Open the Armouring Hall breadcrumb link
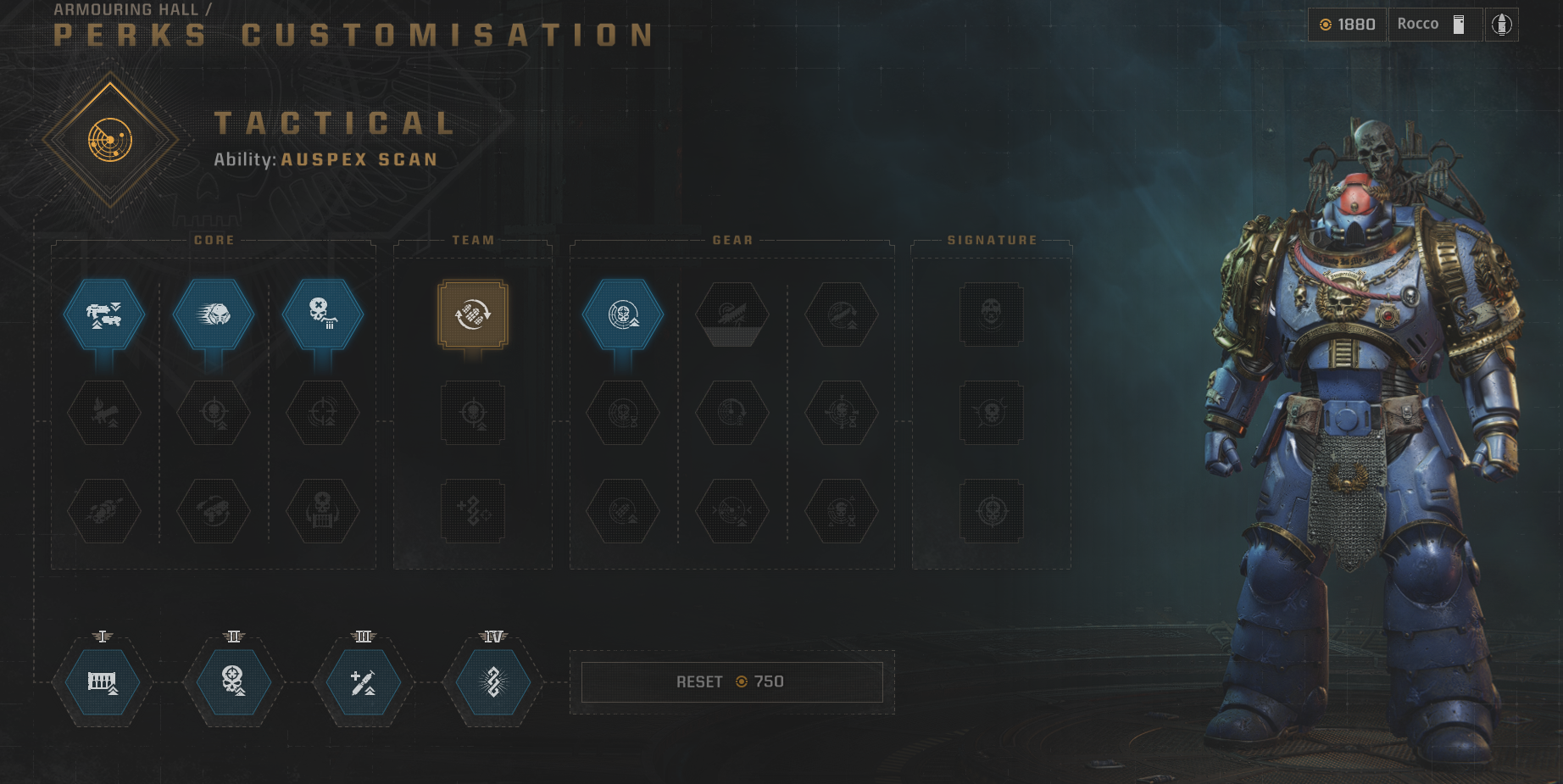 coord(125,10)
